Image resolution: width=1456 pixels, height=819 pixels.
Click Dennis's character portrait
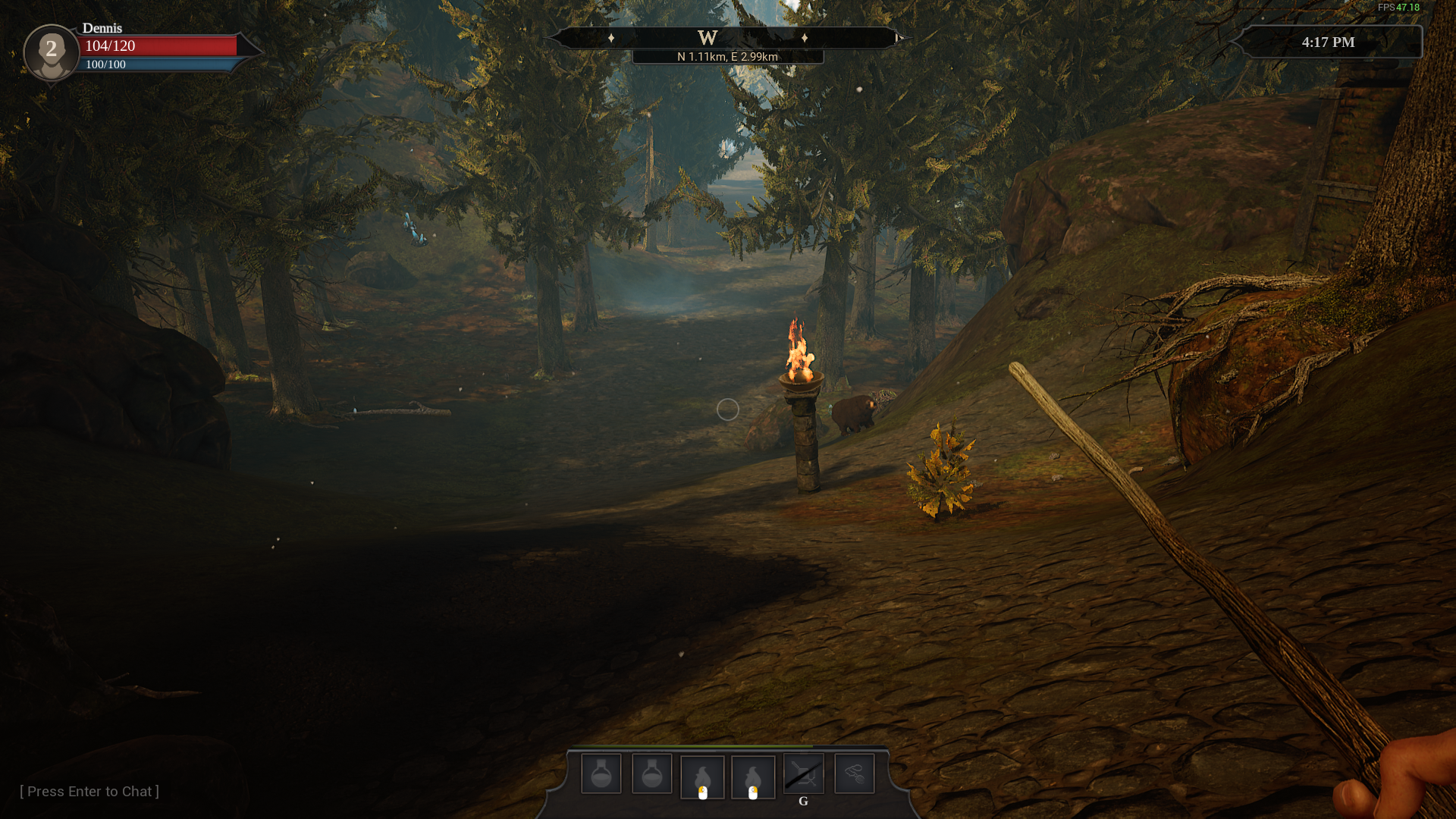tap(52, 52)
